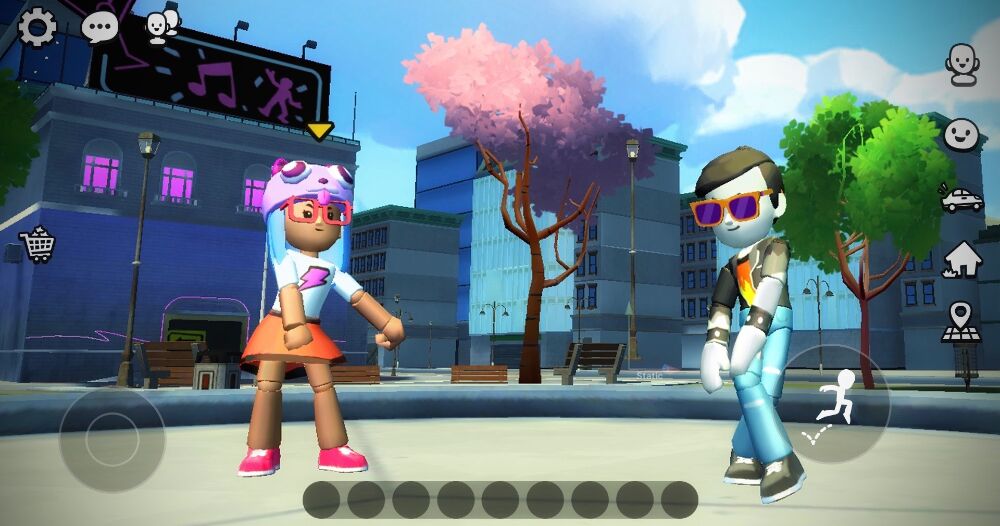Screen dimensions: 1000x526
Task: Open the smiley face emotes
Action: point(962,134)
